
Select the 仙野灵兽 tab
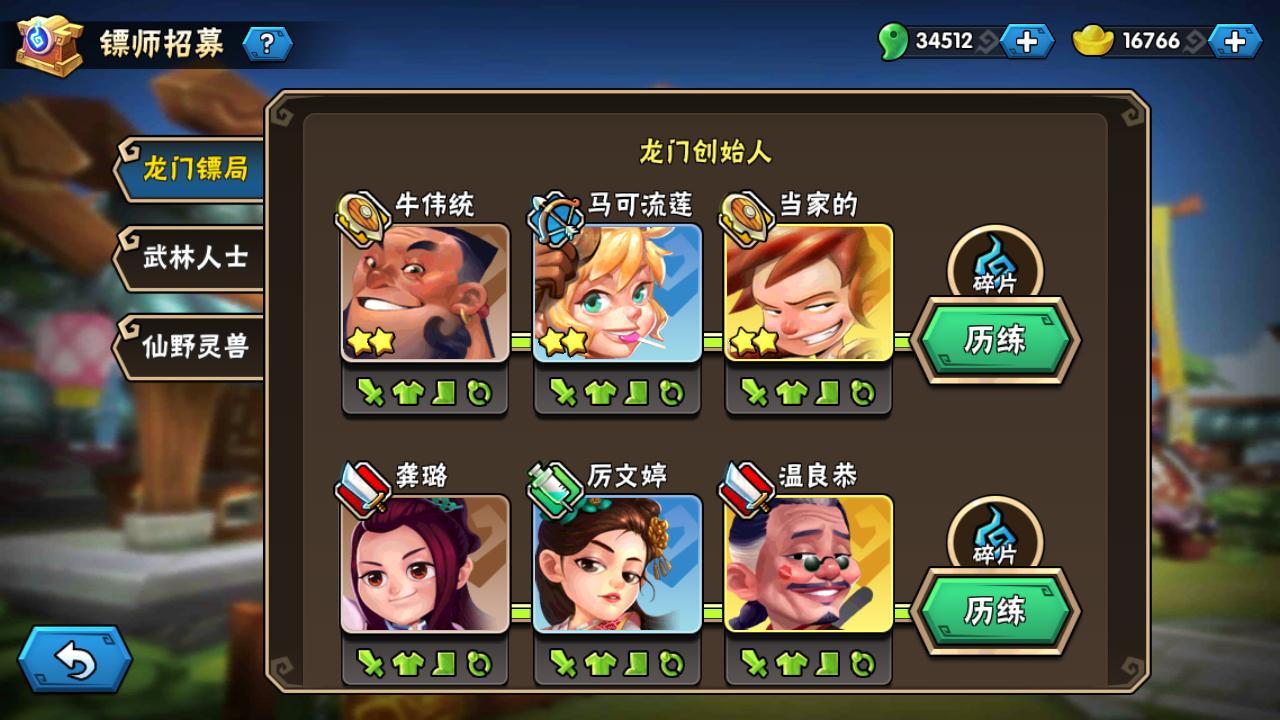(x=193, y=346)
